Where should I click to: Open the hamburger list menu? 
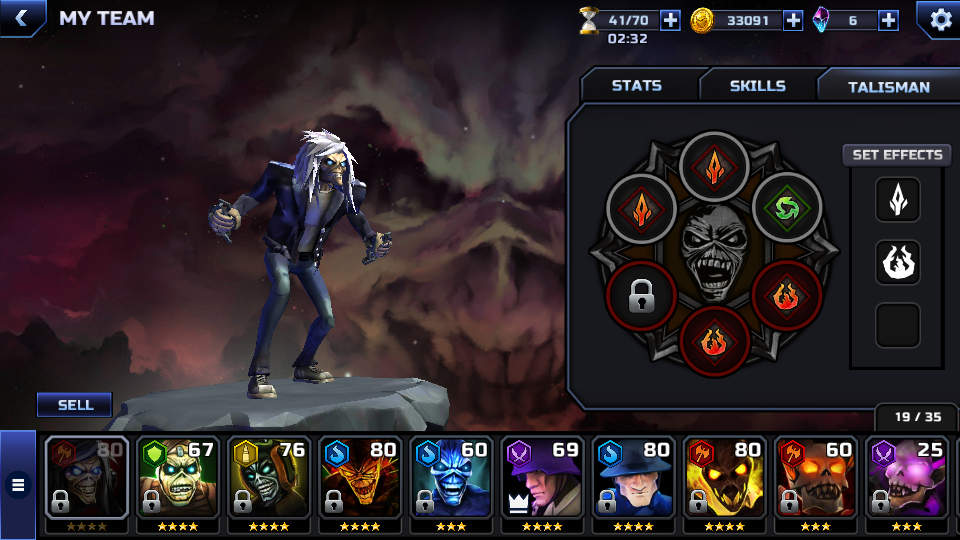pyautogui.click(x=18, y=486)
